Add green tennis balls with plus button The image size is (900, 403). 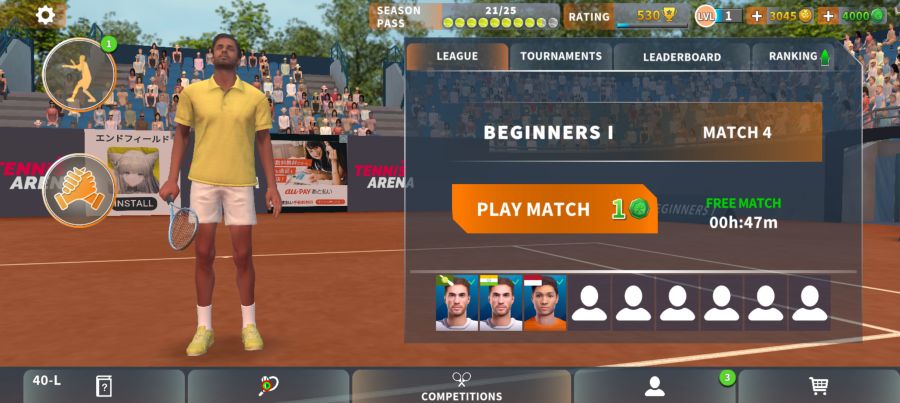tap(827, 16)
